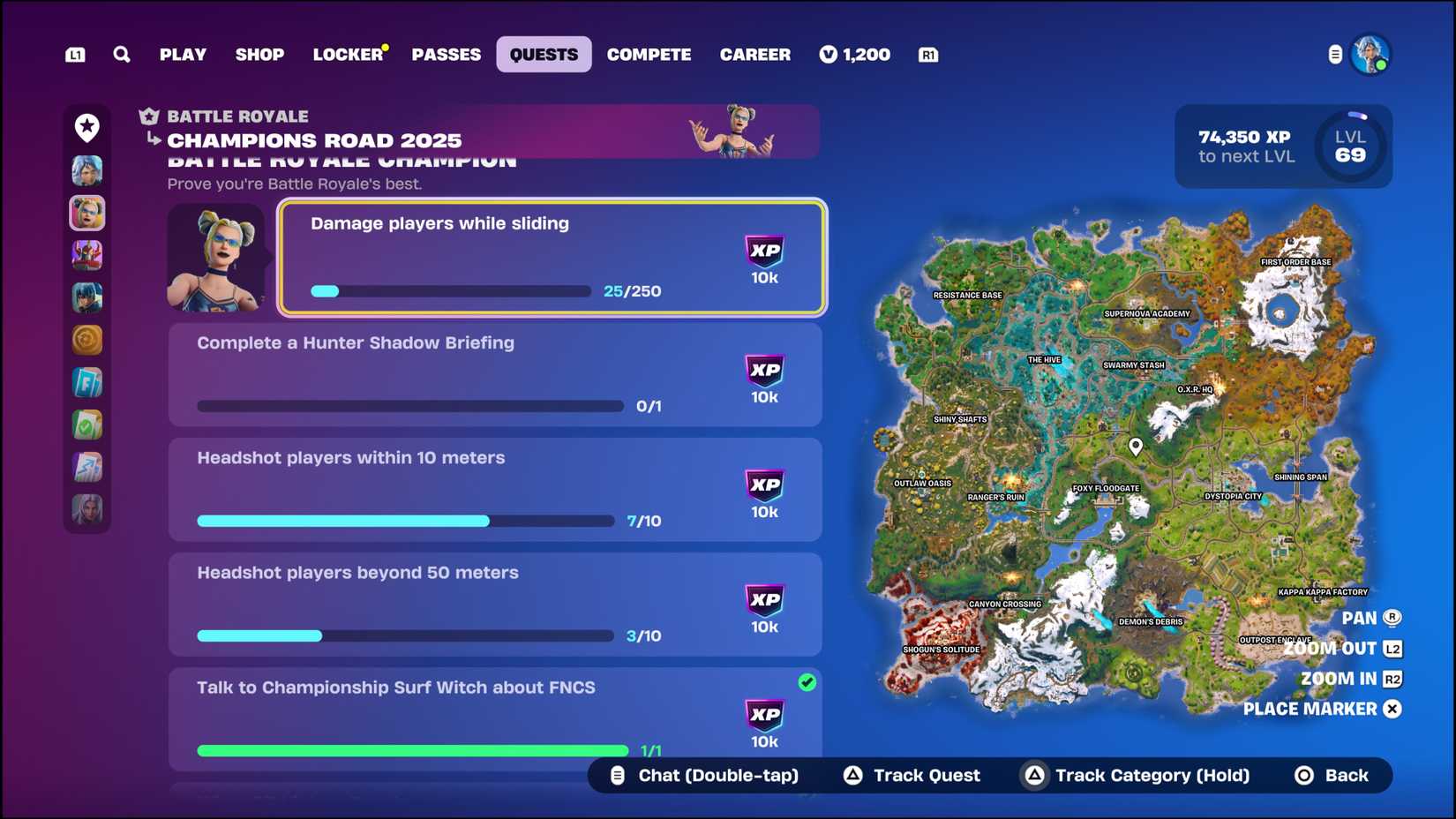Switch to the SHOP tab
1456x819 pixels.
259,54
